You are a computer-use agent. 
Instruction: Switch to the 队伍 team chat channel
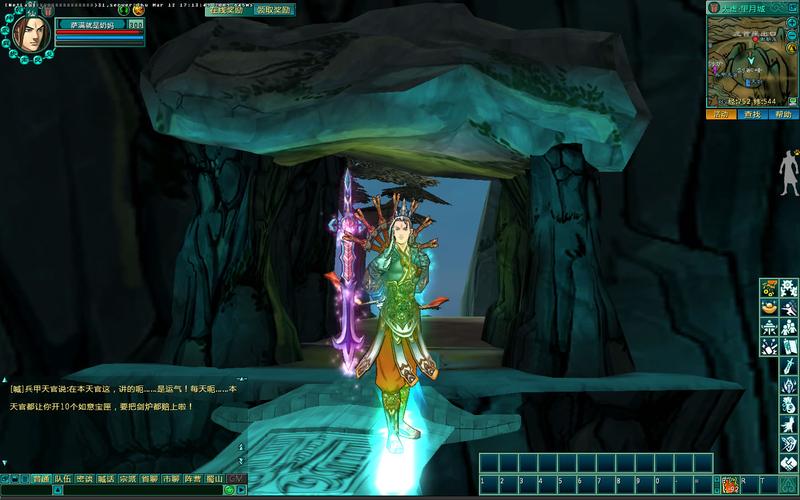[63, 479]
